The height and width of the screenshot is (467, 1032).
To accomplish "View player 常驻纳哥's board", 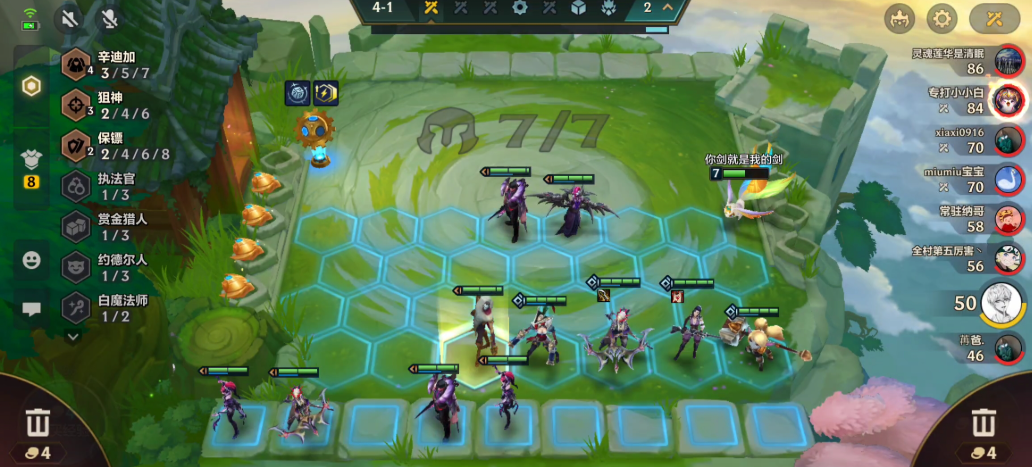I will pyautogui.click(x=1008, y=219).
